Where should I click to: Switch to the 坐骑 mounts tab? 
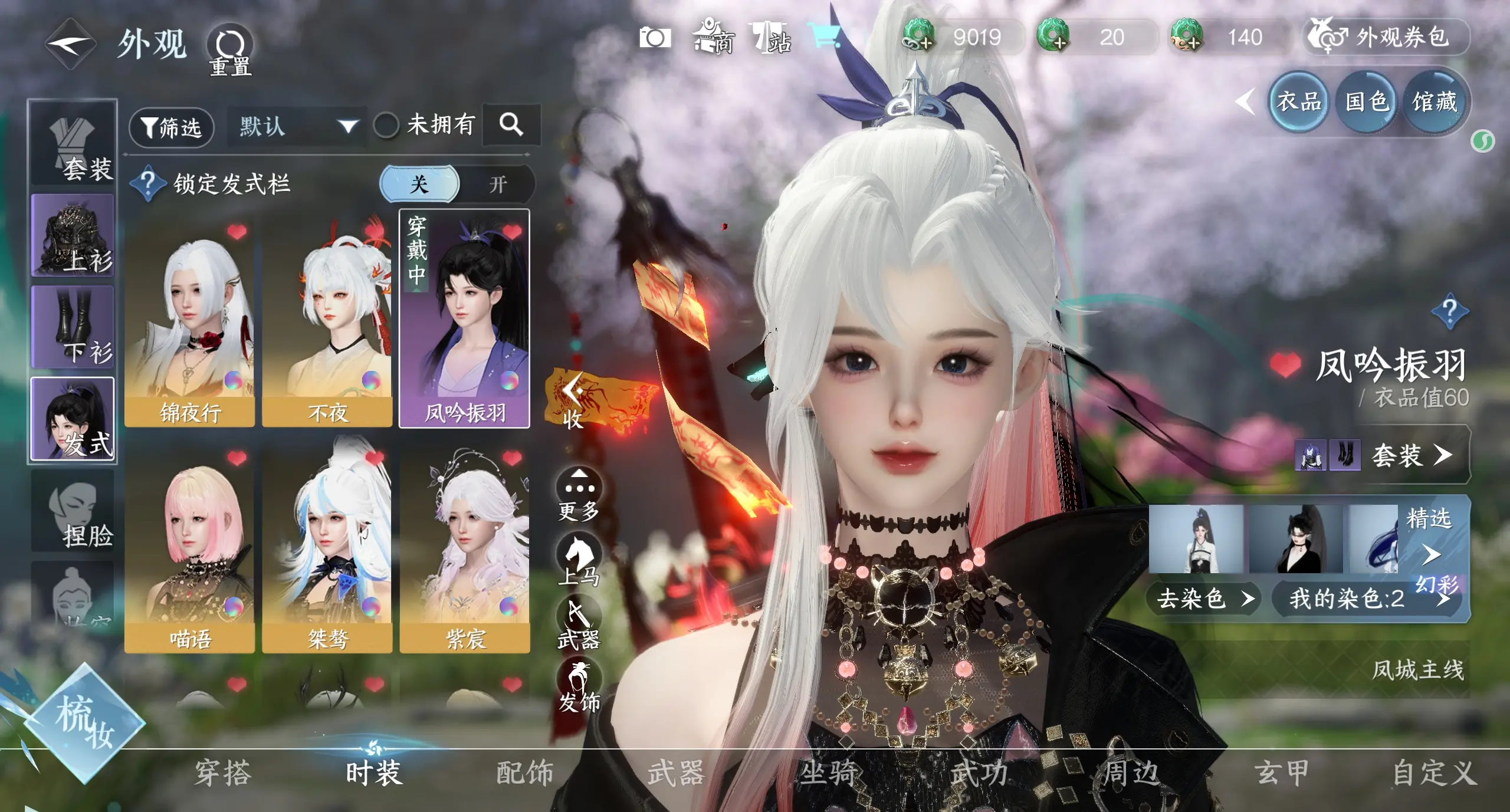[828, 772]
